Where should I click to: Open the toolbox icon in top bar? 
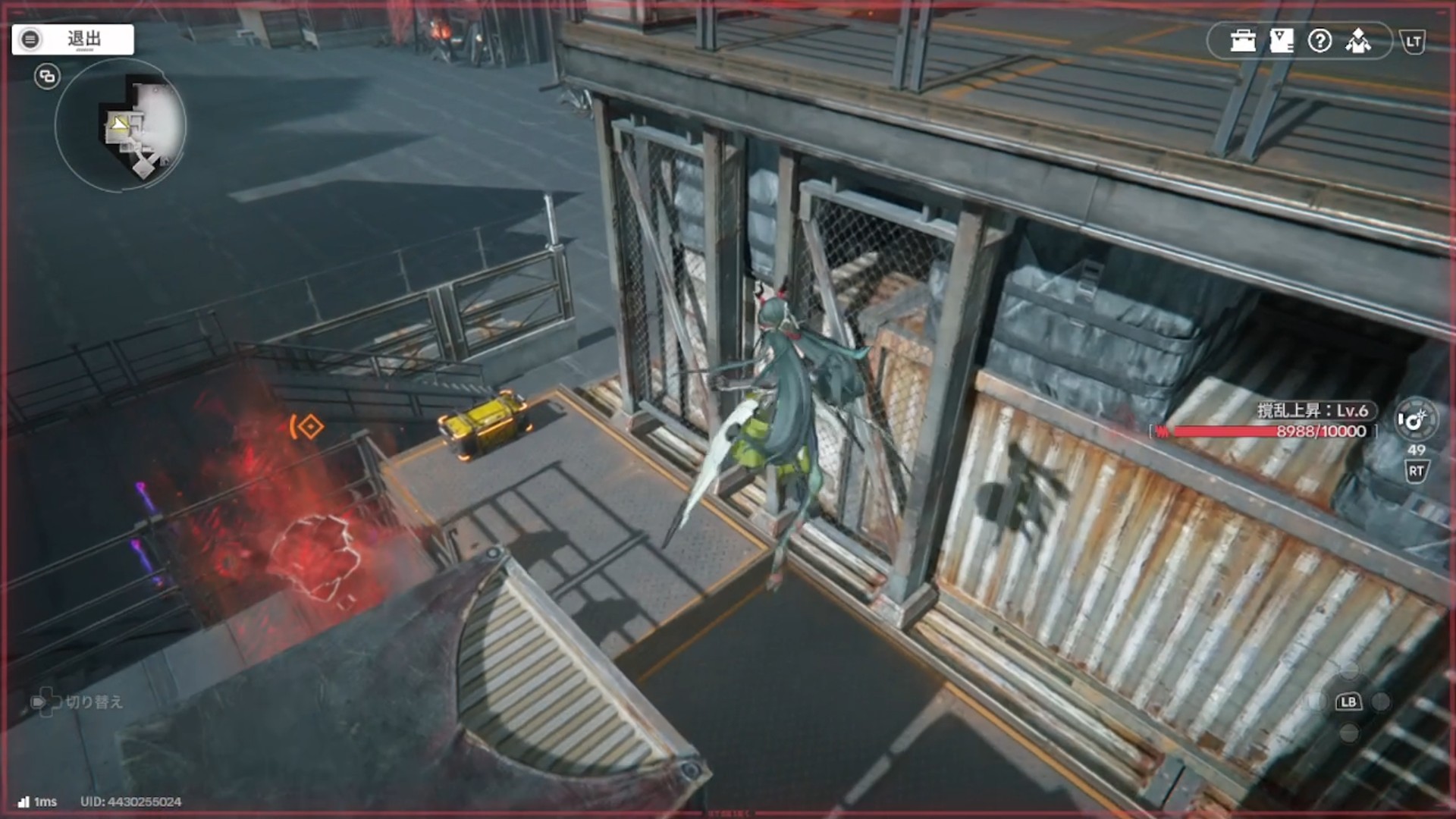point(1243,41)
